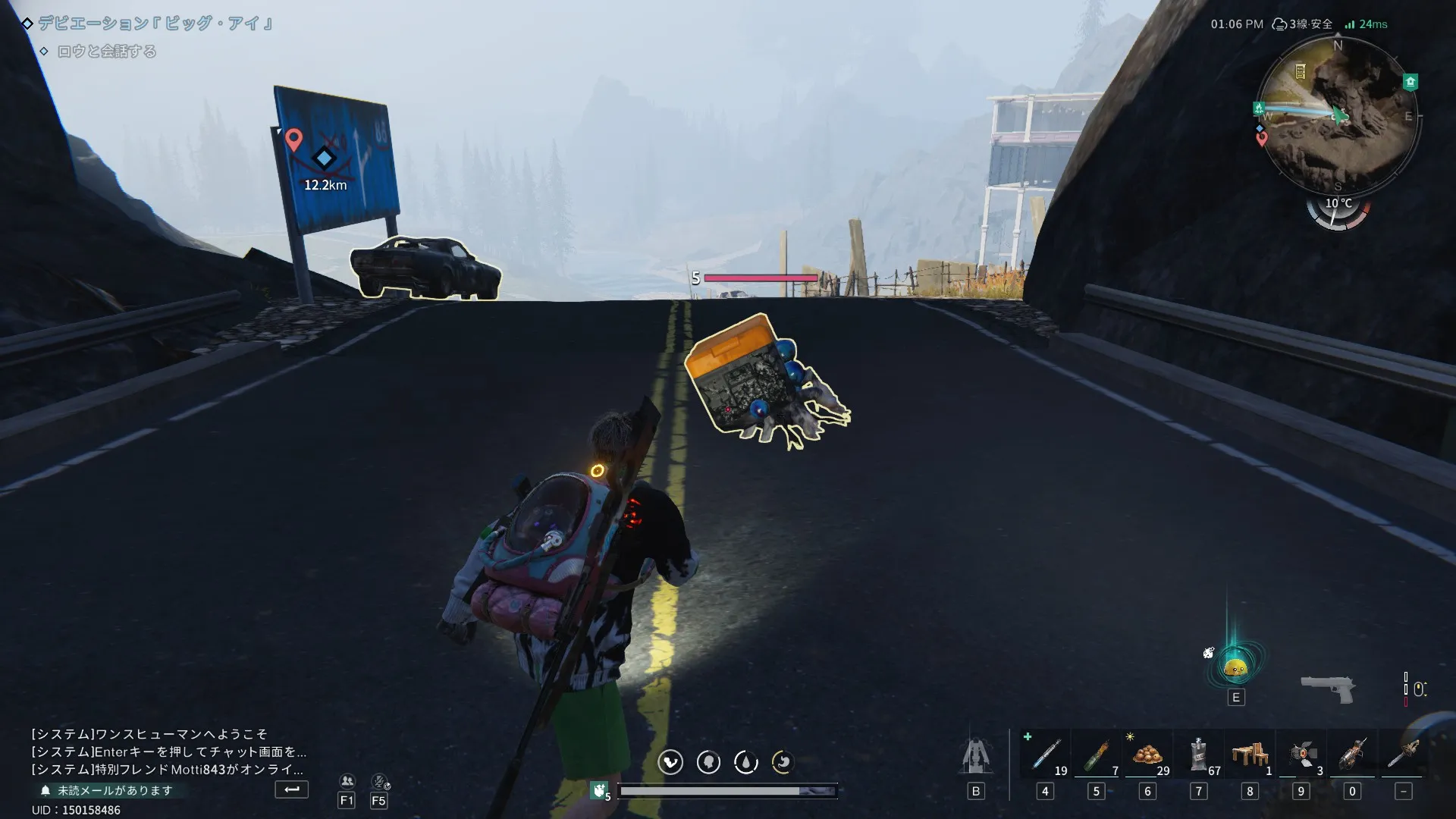Activate the yellow blob deviation ability
This screenshot has height=819, width=1456.
[x=1235, y=667]
